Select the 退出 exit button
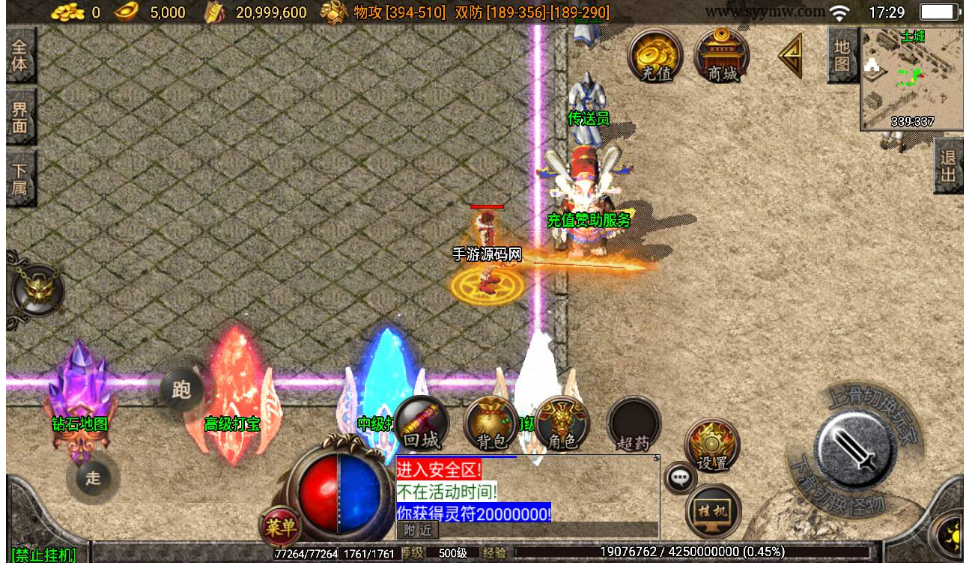The height and width of the screenshot is (563, 964). click(947, 166)
